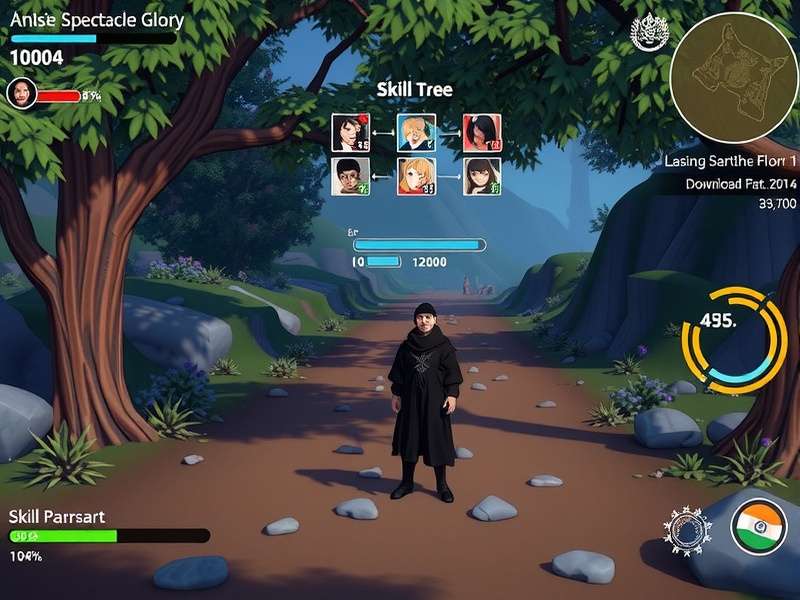
Task: Click the white ornate crest icon beside the minimap
Action: (x=648, y=33)
